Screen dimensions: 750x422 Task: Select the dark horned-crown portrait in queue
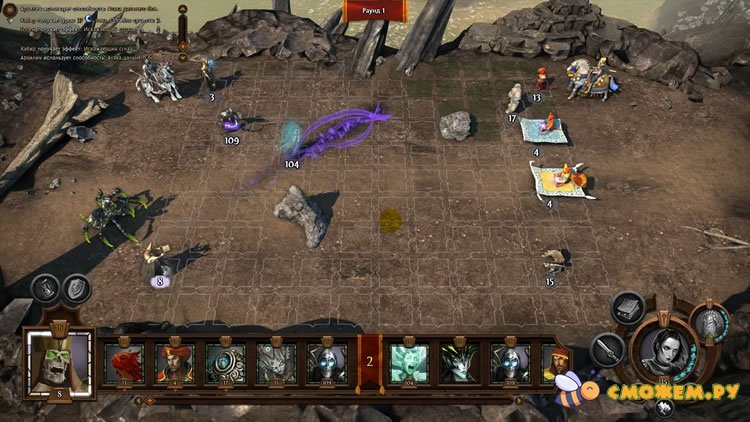tap(460, 362)
